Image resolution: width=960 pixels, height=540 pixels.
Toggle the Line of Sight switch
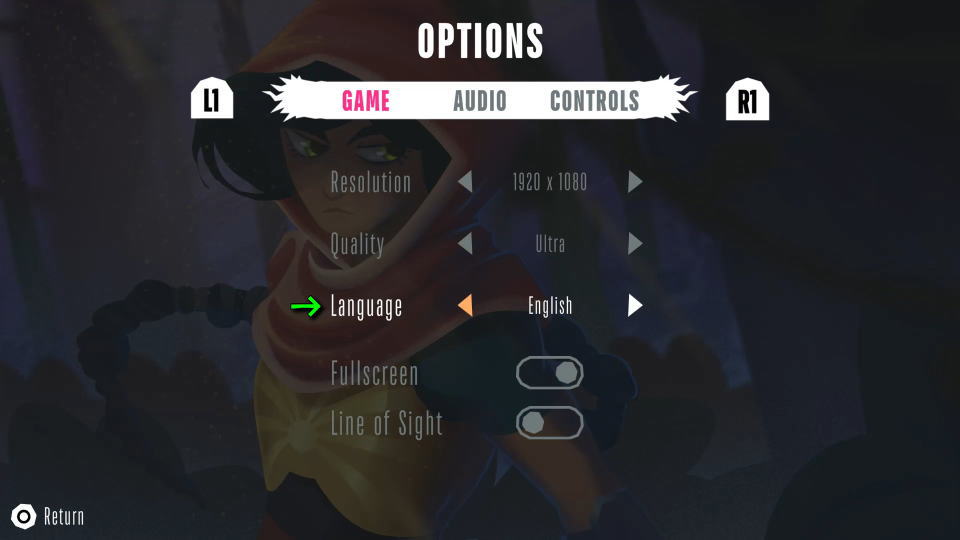[549, 422]
